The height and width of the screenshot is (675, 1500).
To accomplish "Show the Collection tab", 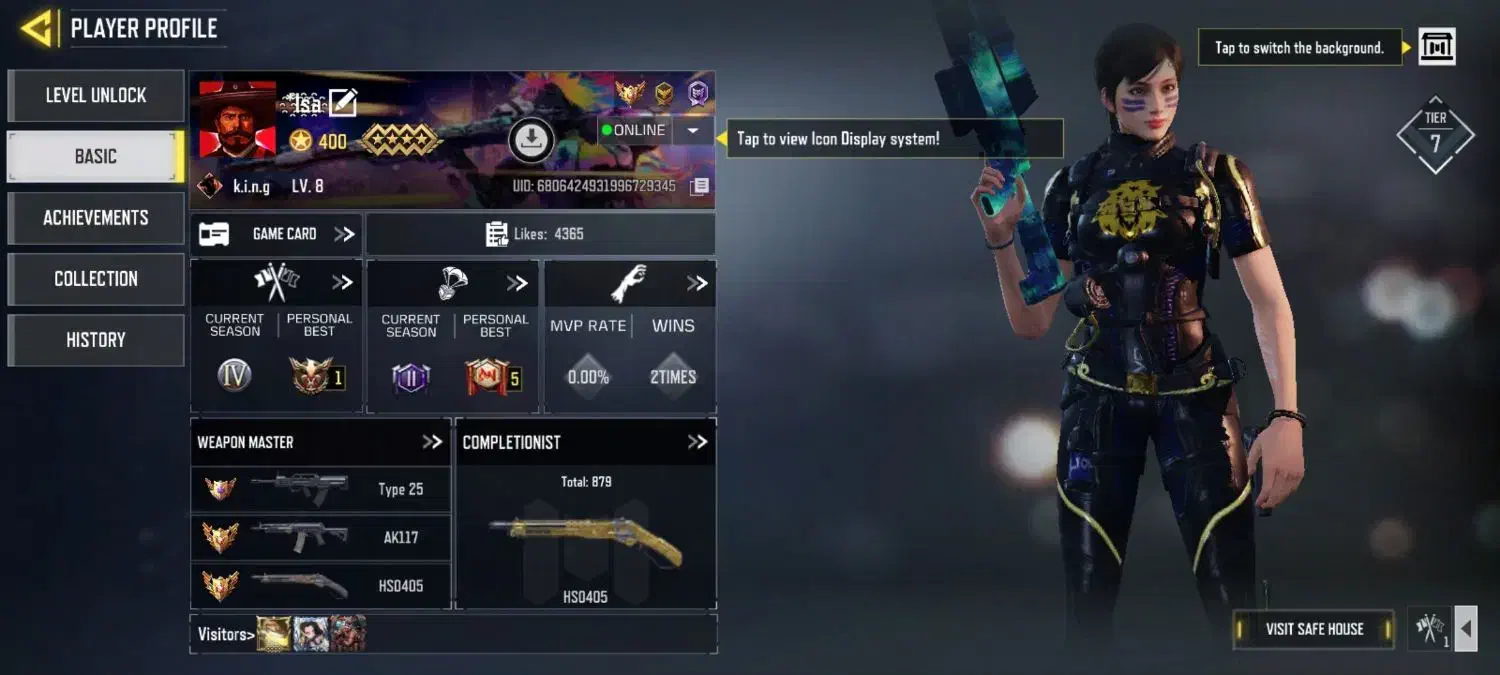I will (96, 279).
